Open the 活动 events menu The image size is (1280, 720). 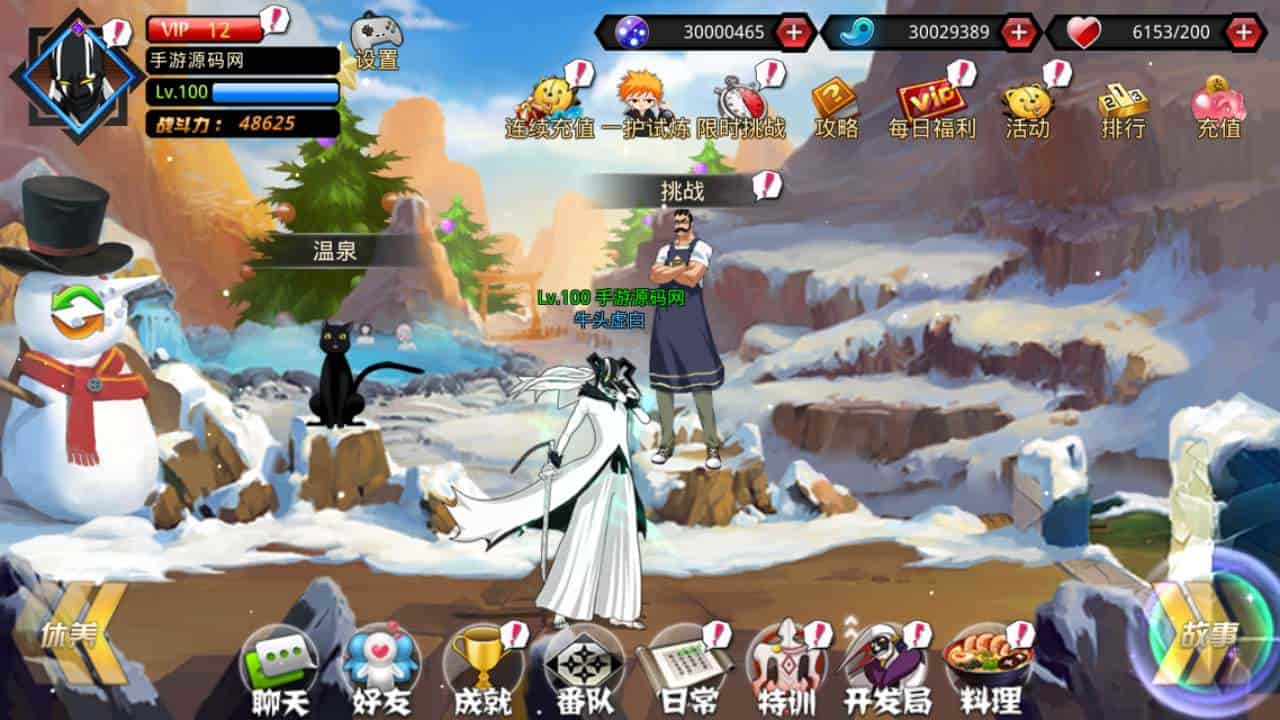[1027, 104]
